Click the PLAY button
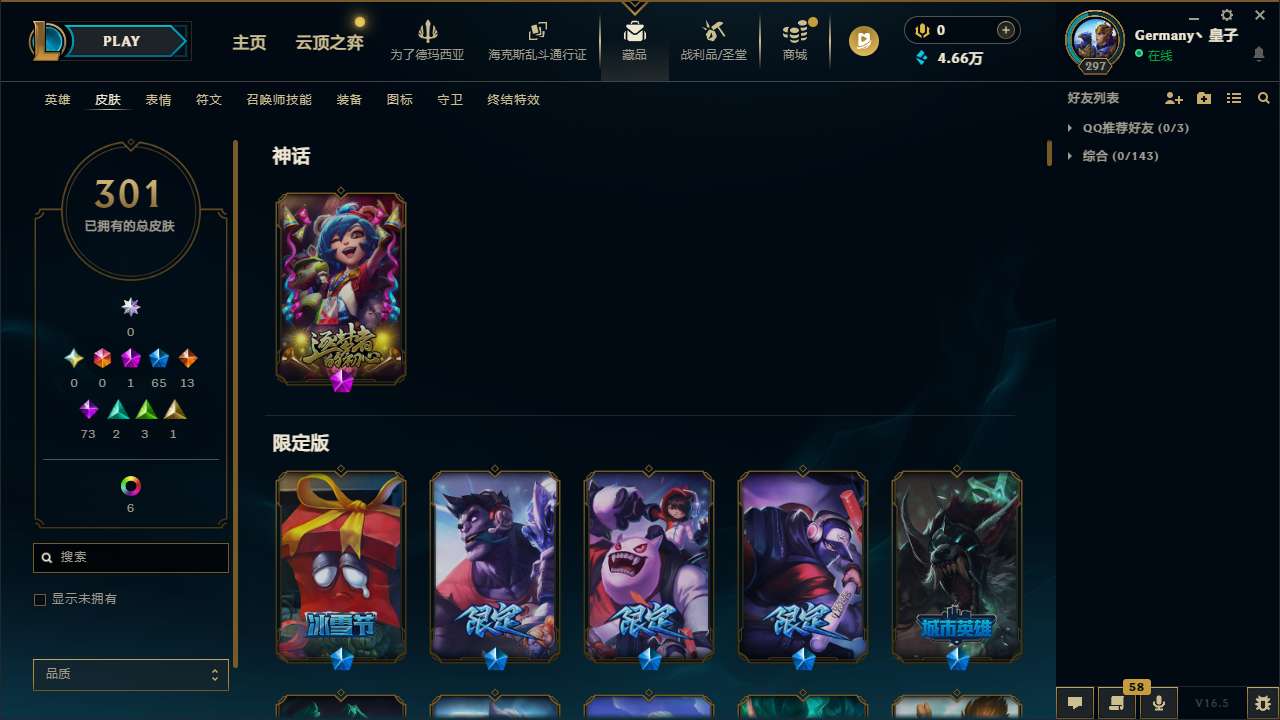The image size is (1280, 720). click(121, 41)
